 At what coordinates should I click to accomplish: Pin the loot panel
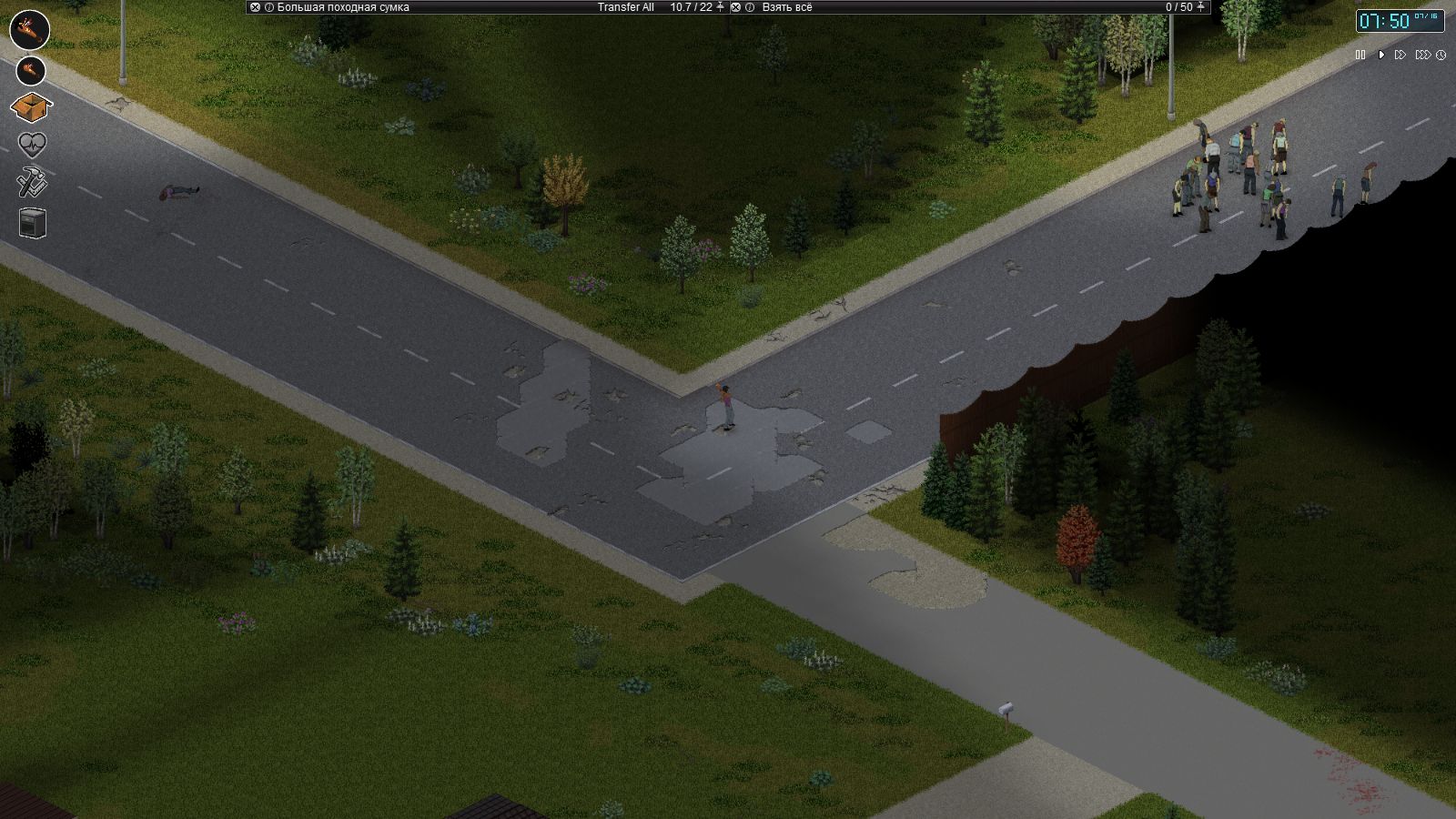tap(1201, 7)
